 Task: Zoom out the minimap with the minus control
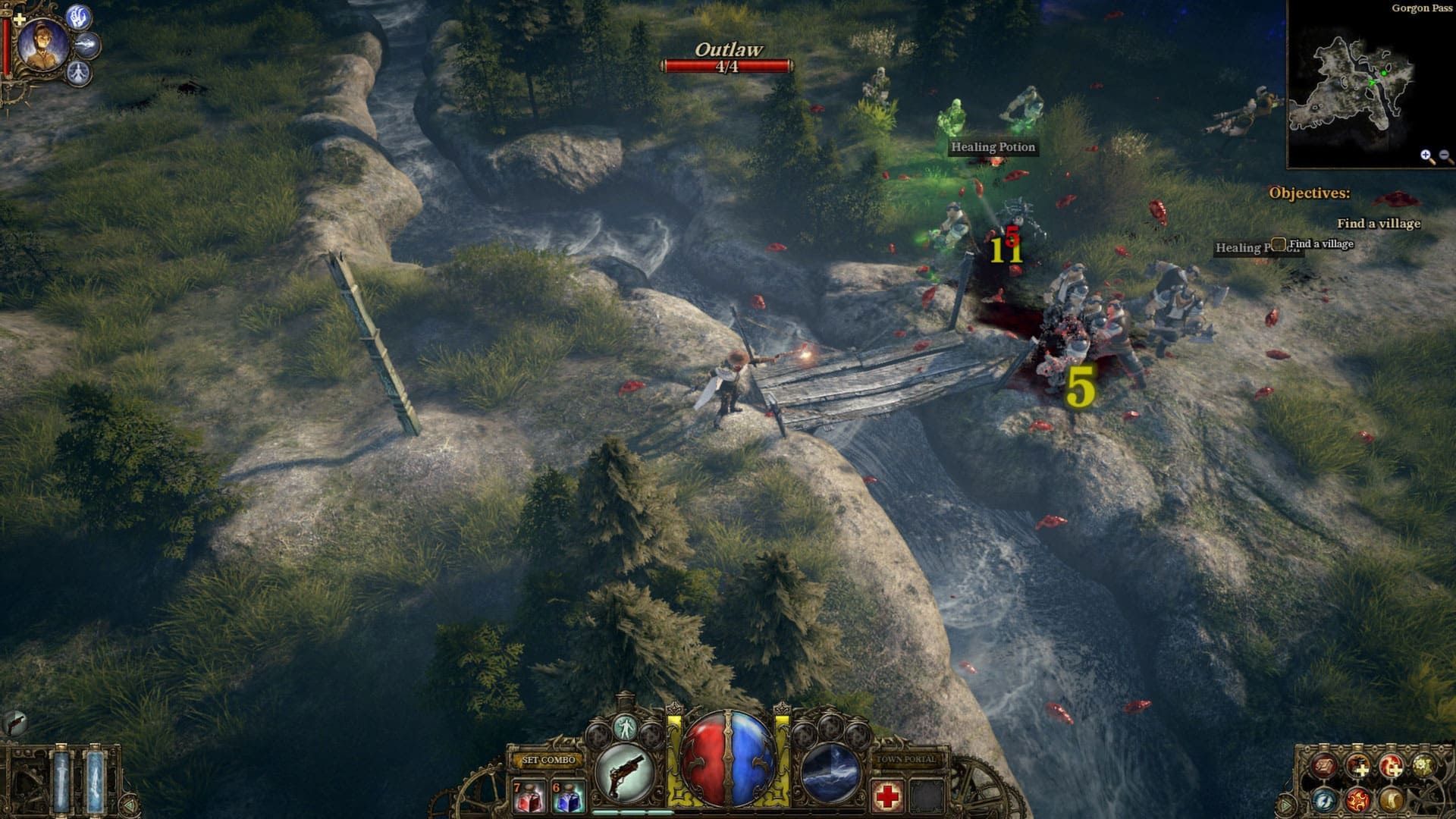pyautogui.click(x=1443, y=154)
